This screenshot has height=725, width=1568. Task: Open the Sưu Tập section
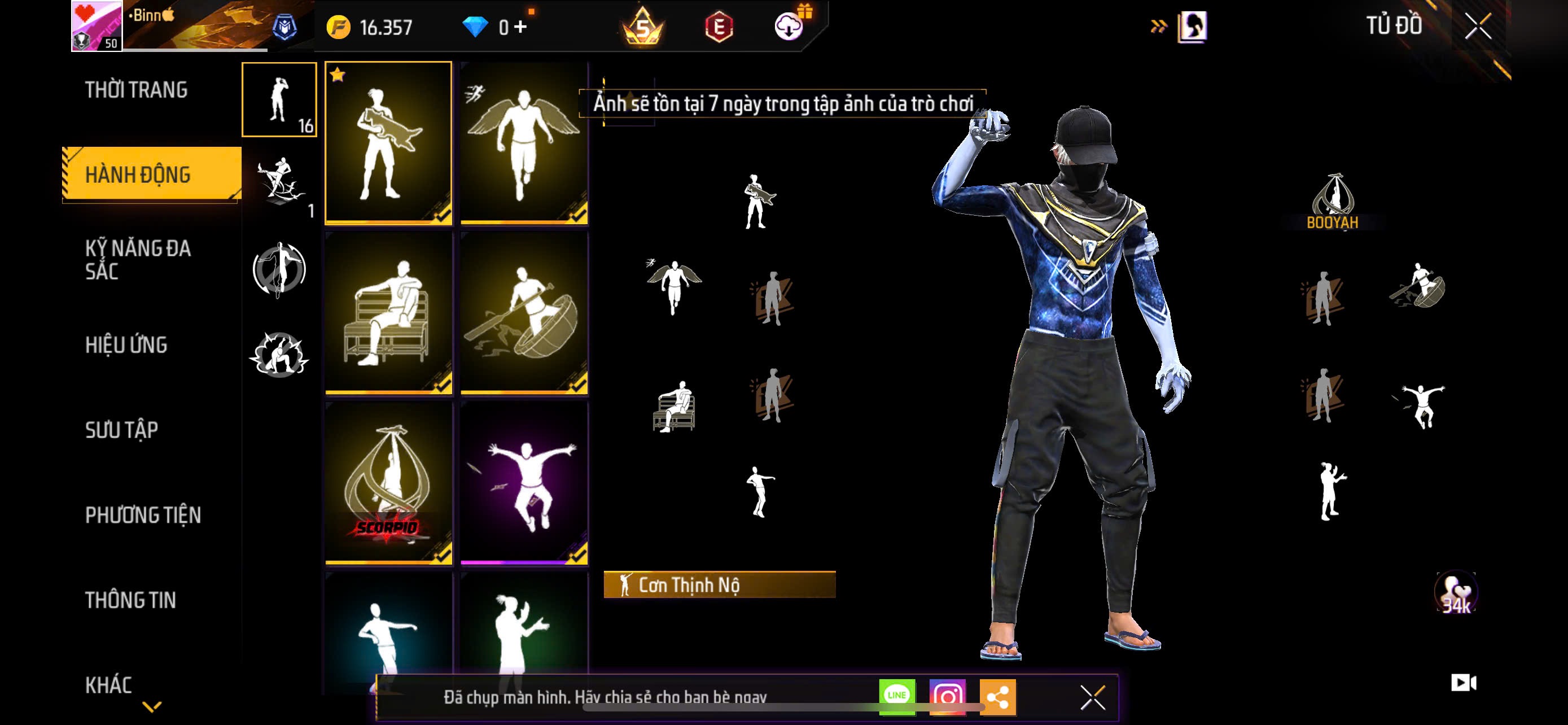122,430
